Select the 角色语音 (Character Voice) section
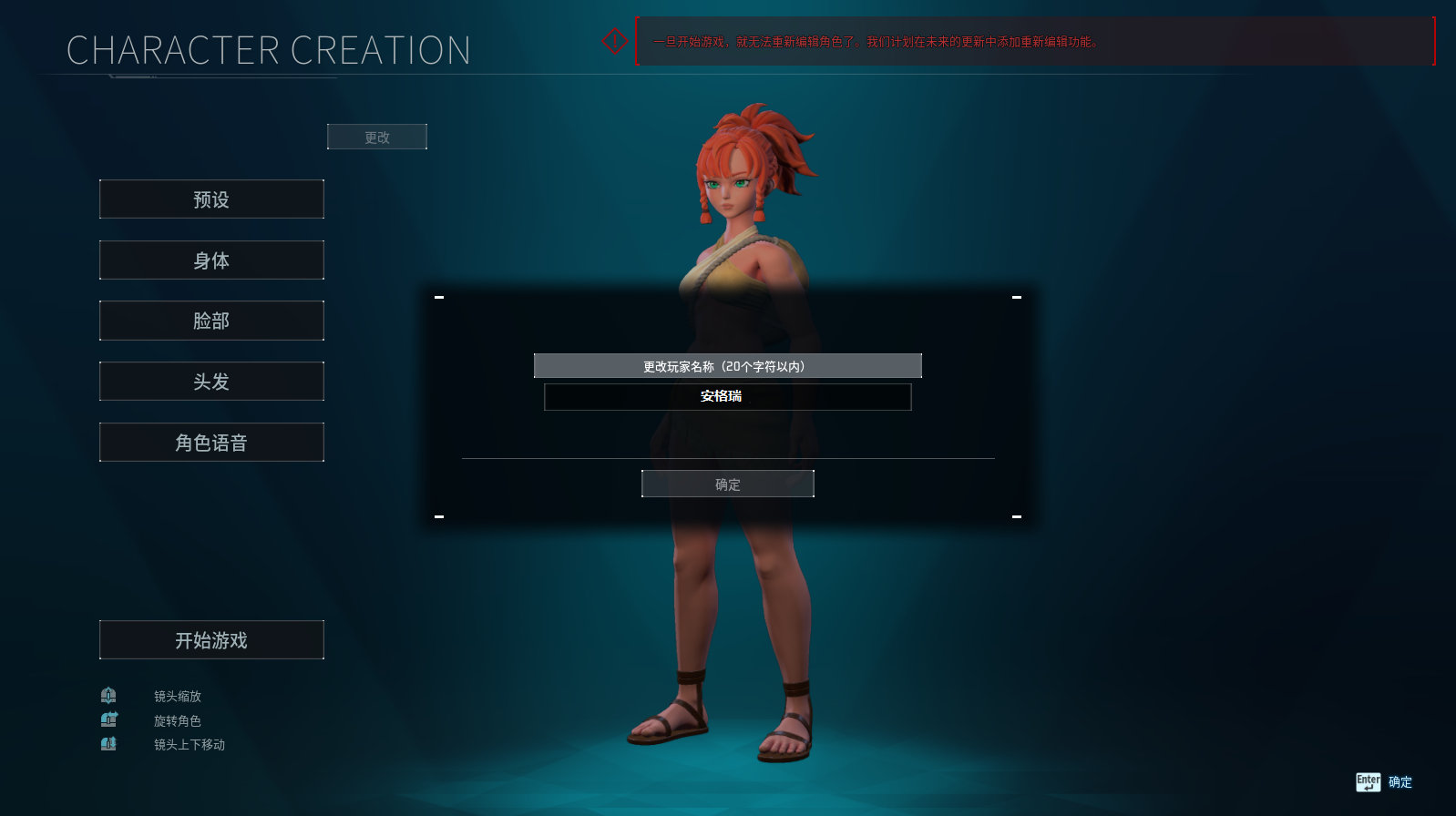The height and width of the screenshot is (816, 1456). tap(211, 442)
